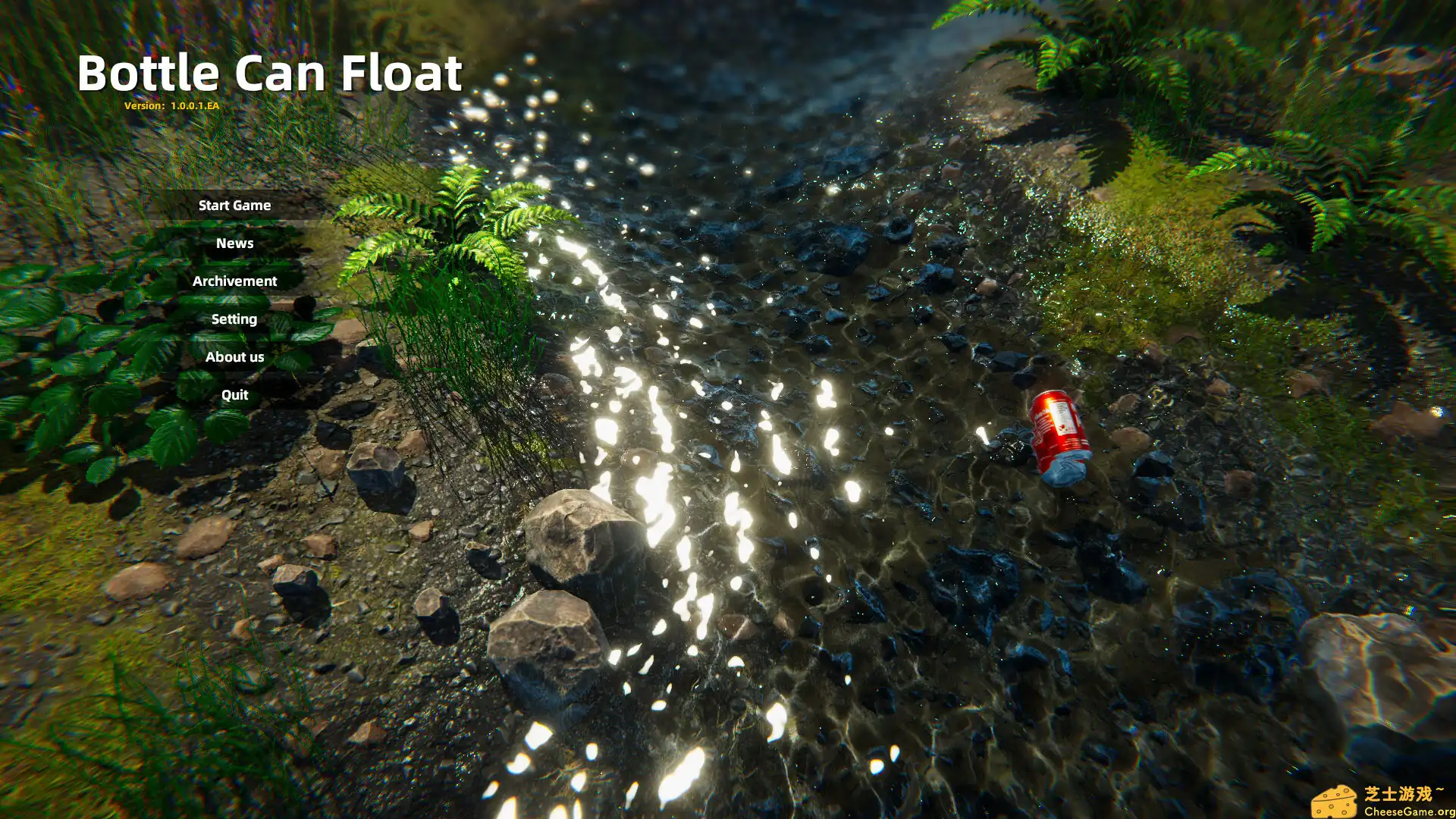Screen dimensions: 1456x819
Task: Quit the game via the Quit option
Action: click(234, 394)
